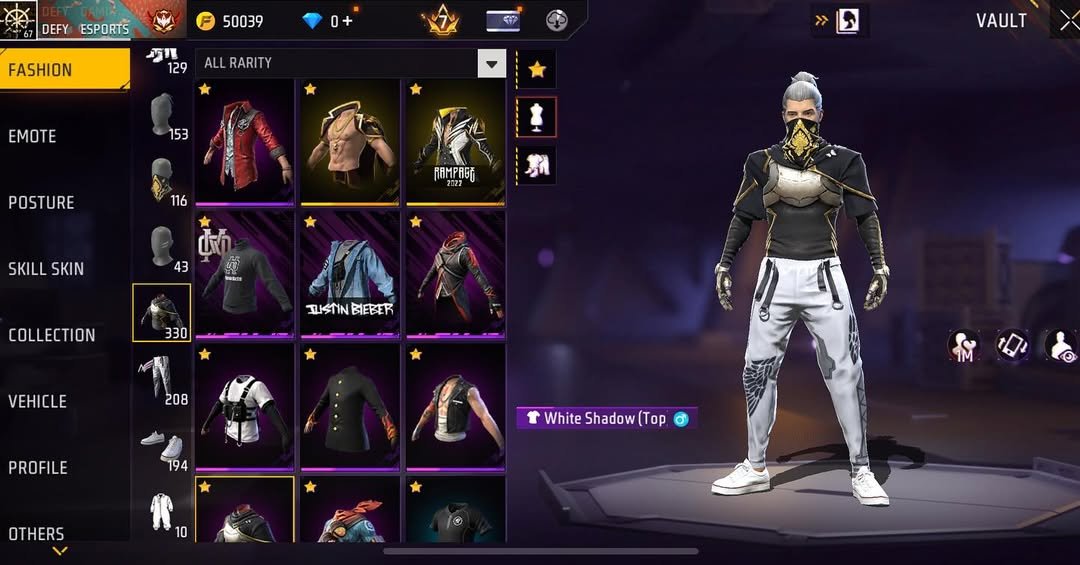This screenshot has width=1080, height=565.
Task: Click the mannequin outfit icon
Action: [537, 118]
